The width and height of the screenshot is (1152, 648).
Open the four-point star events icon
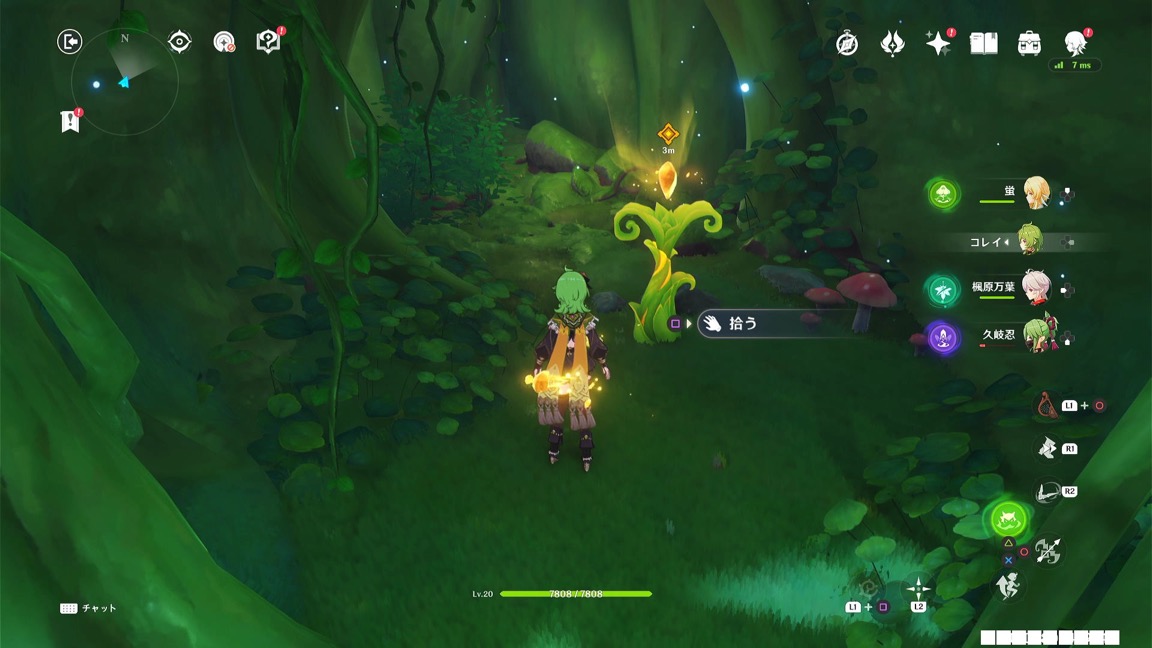(x=937, y=43)
